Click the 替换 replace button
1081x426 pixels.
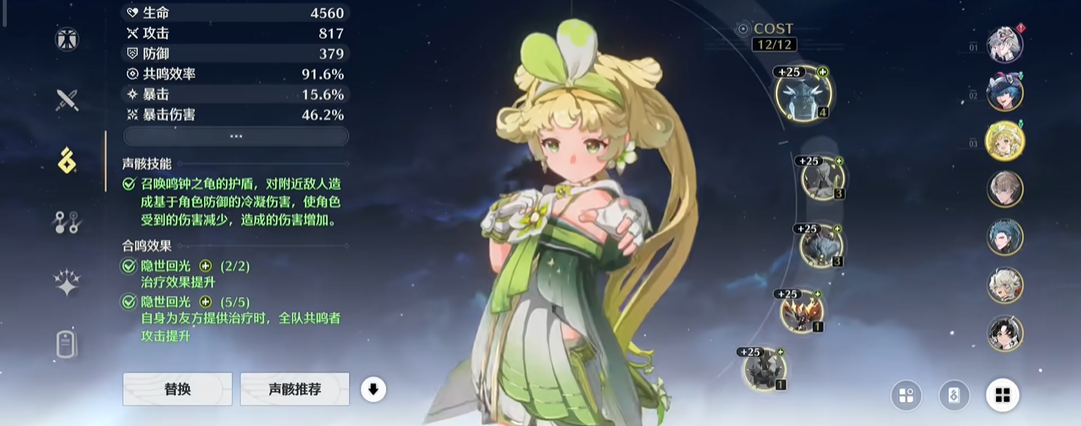pos(177,389)
